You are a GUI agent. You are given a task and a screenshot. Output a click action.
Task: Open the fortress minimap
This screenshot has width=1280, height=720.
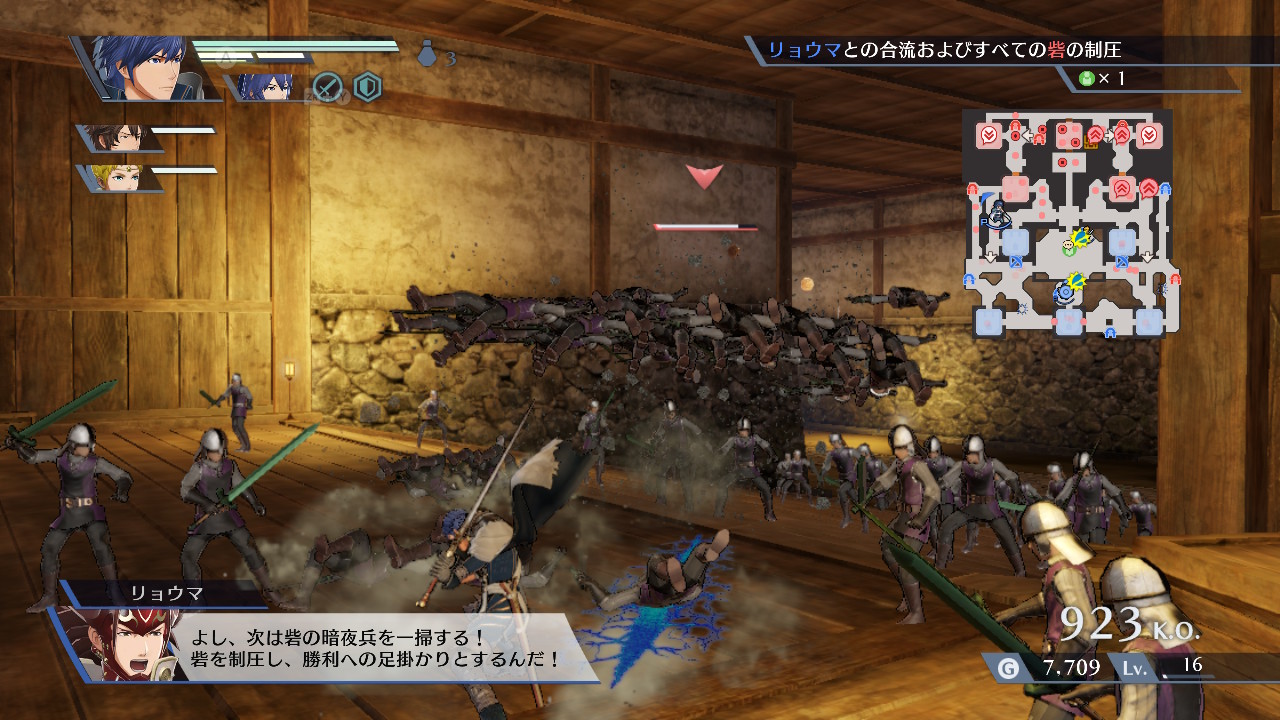coord(1068,224)
